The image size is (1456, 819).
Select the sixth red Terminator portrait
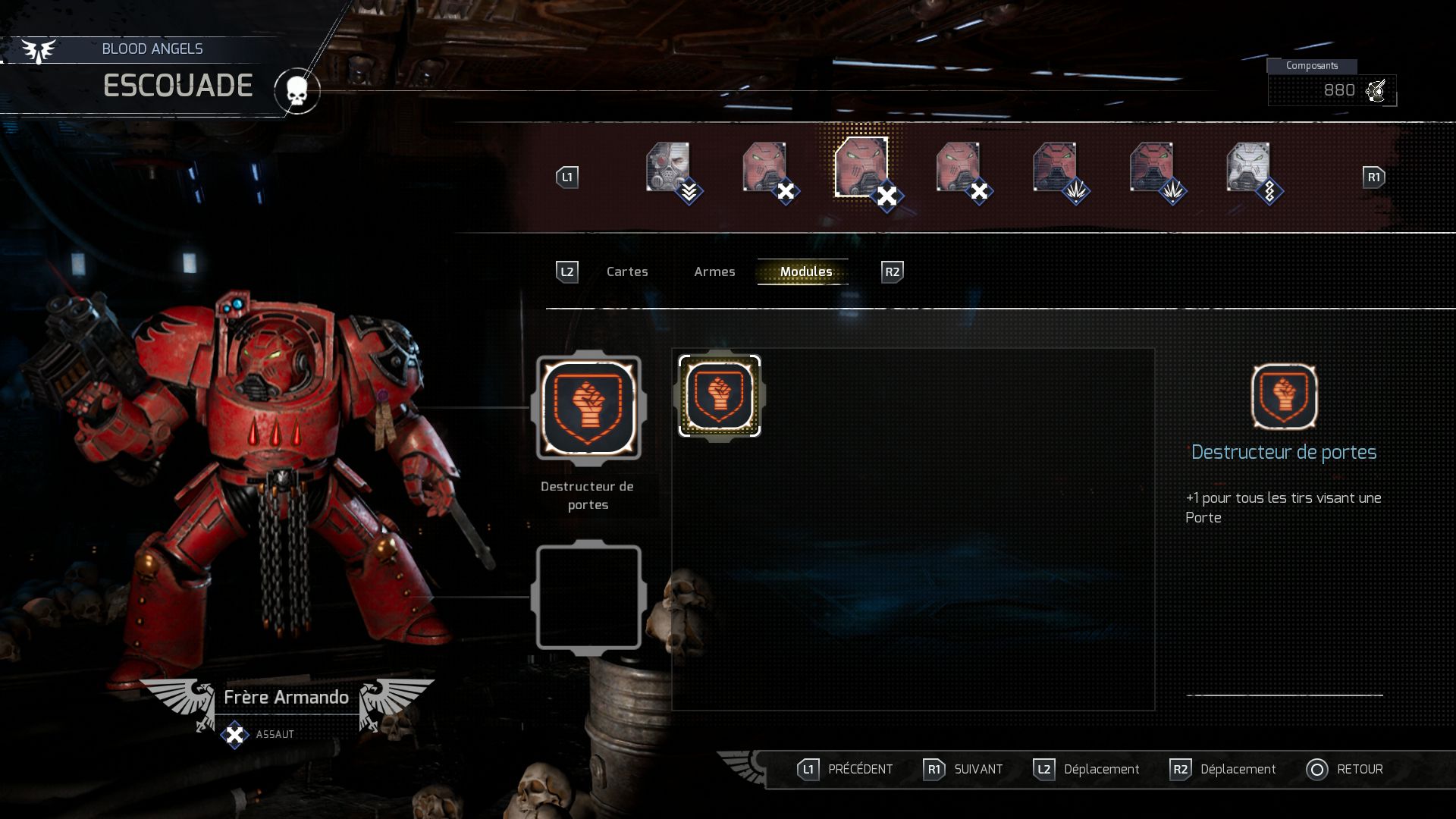click(1153, 165)
